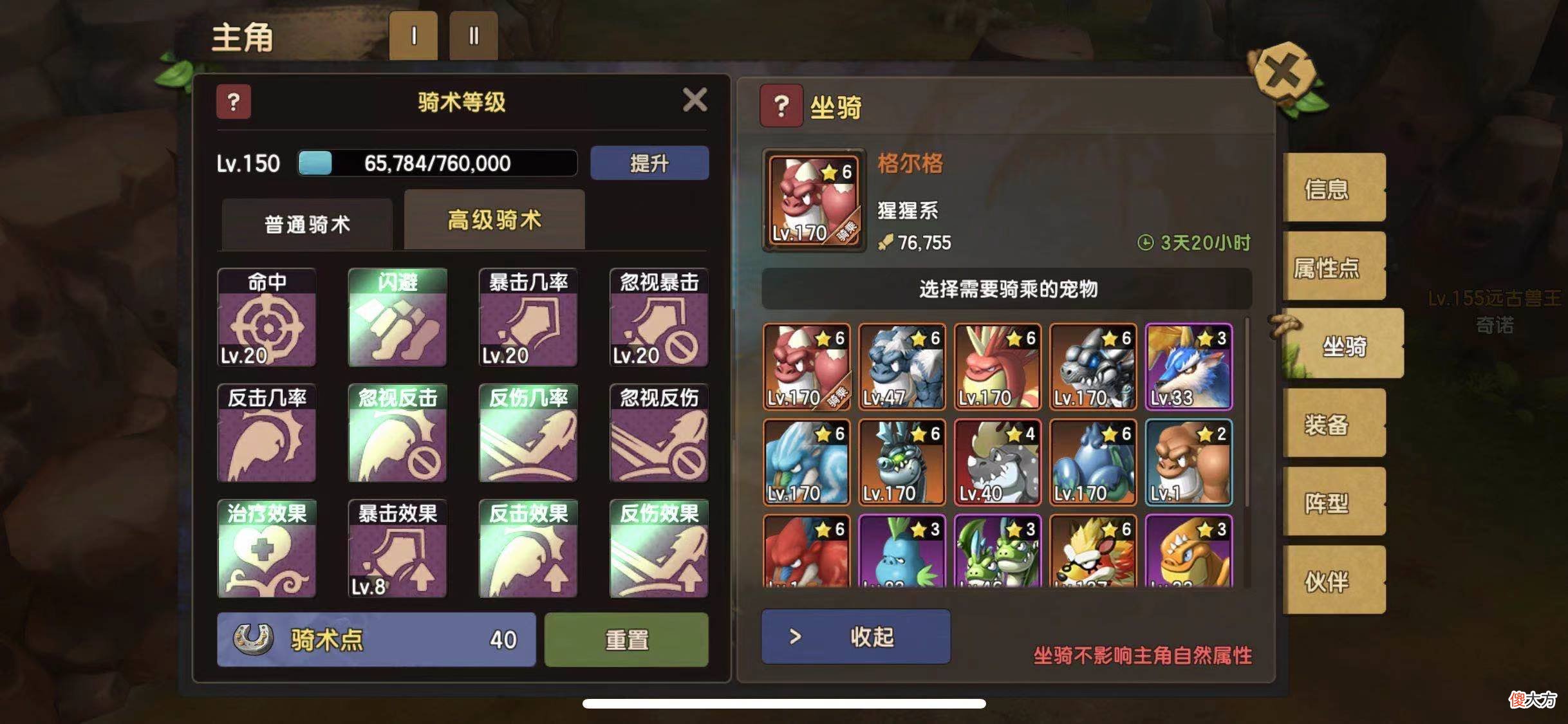Select the 忽视反击 skill icon
The image size is (1568, 724).
(397, 434)
